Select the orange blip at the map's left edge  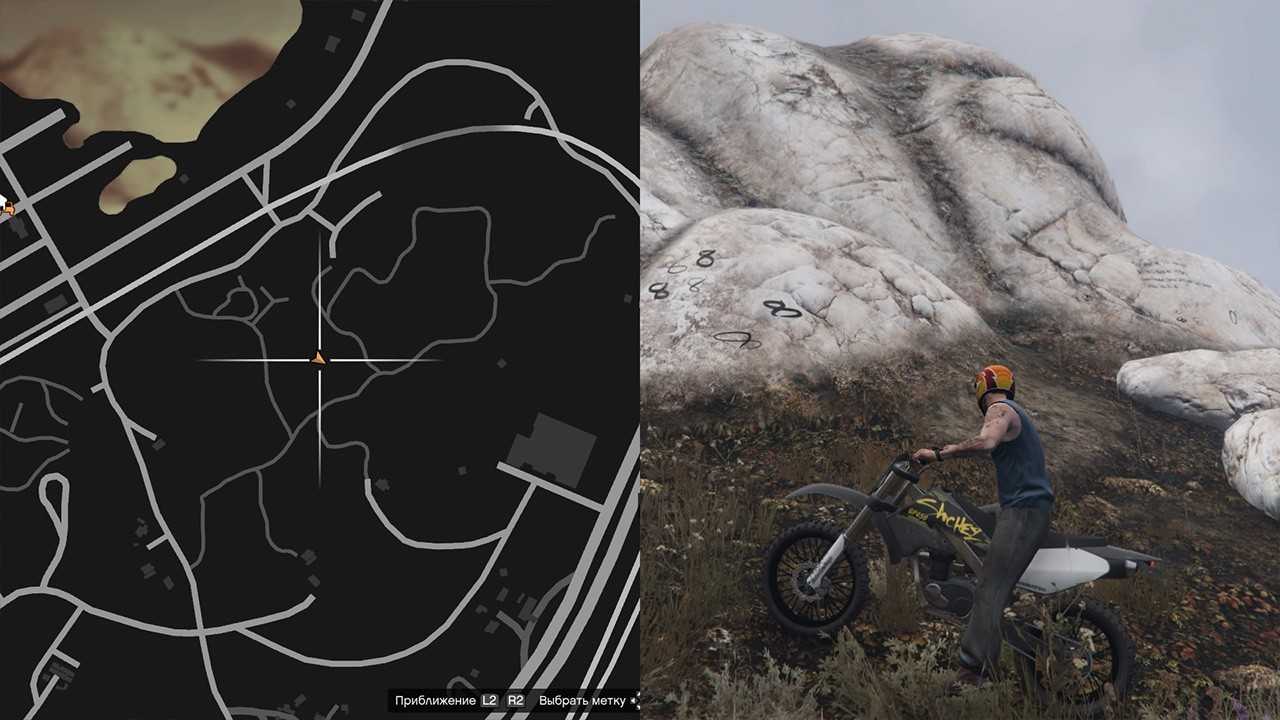[x=7, y=208]
